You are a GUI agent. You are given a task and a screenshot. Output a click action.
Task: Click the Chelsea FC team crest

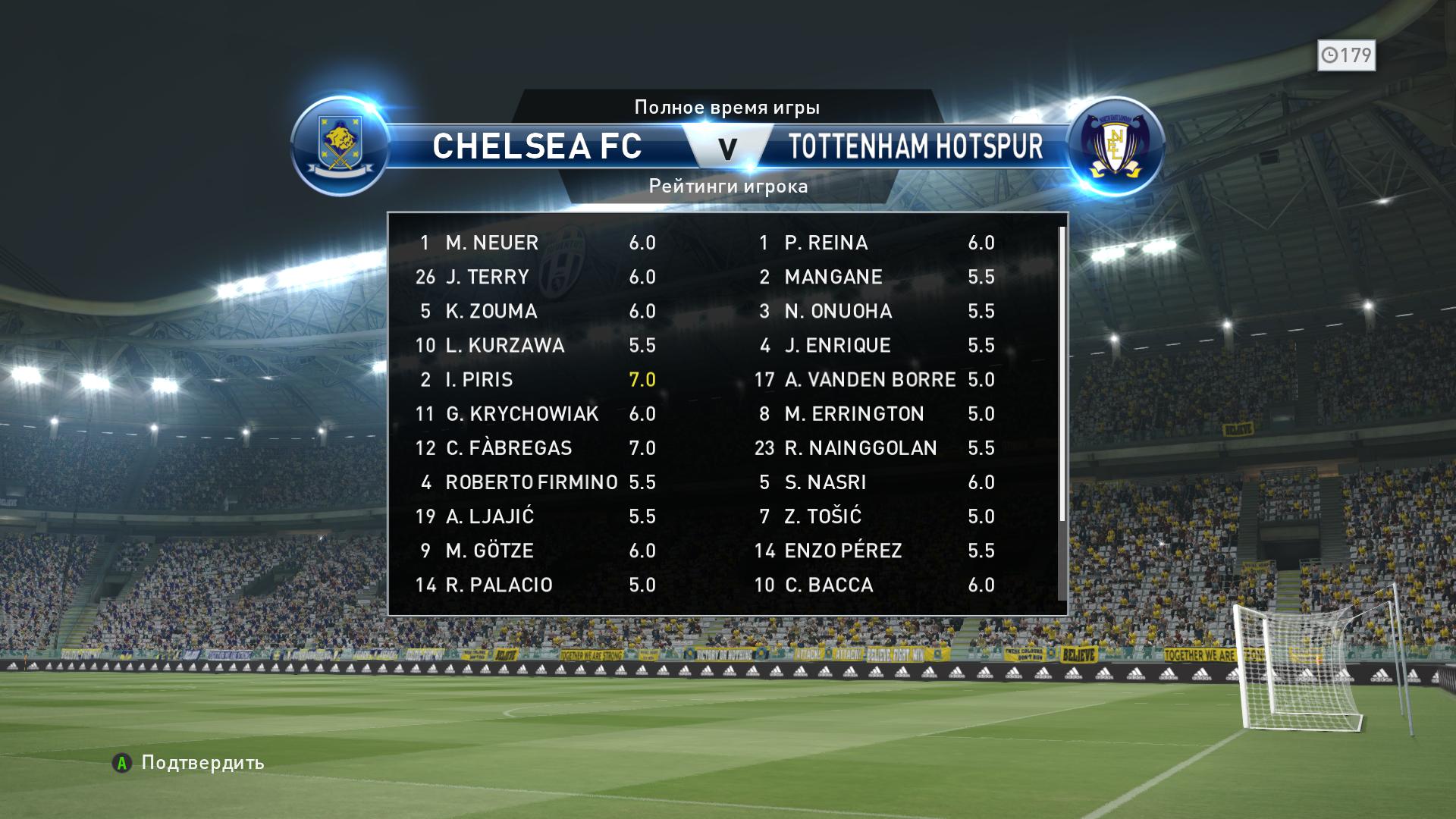[x=340, y=146]
